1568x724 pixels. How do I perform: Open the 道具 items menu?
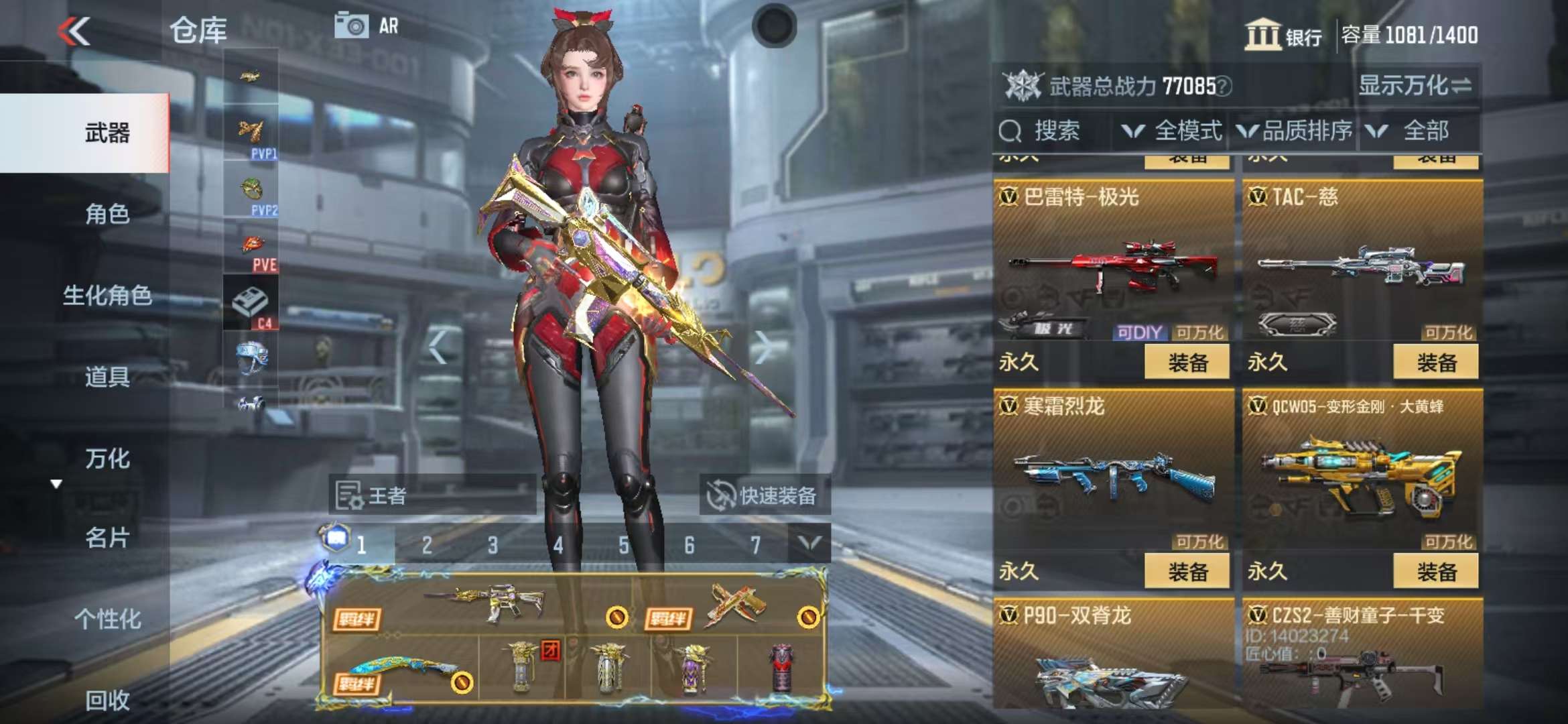[107, 377]
